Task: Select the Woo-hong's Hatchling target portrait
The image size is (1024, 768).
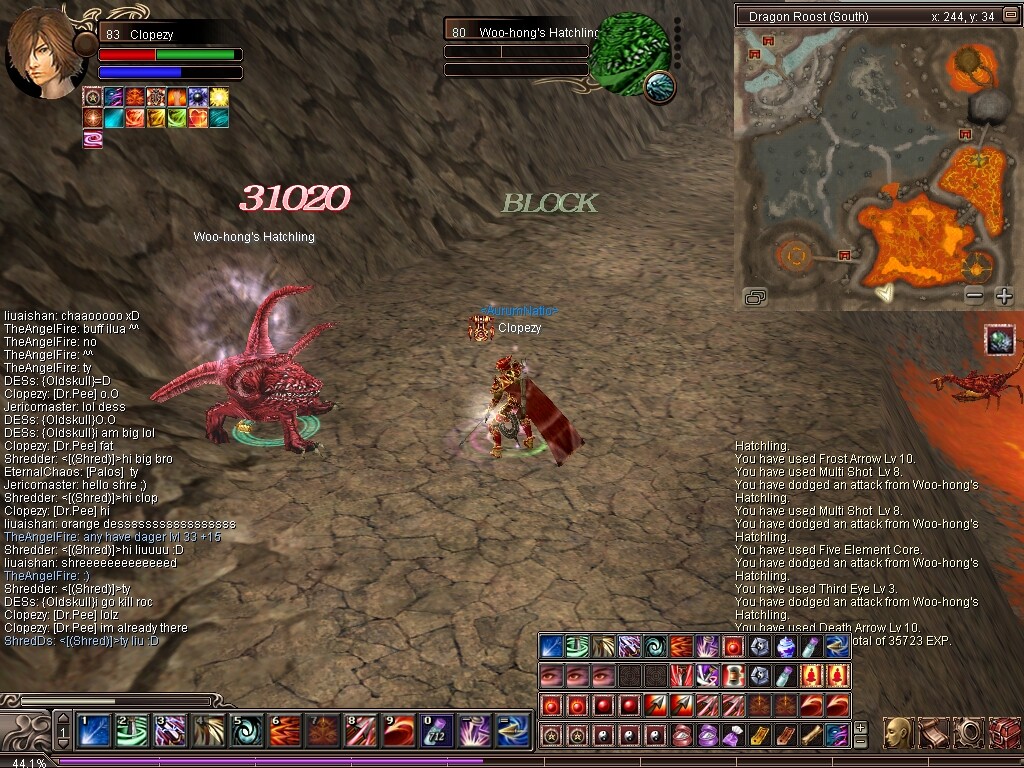Action: tap(629, 54)
